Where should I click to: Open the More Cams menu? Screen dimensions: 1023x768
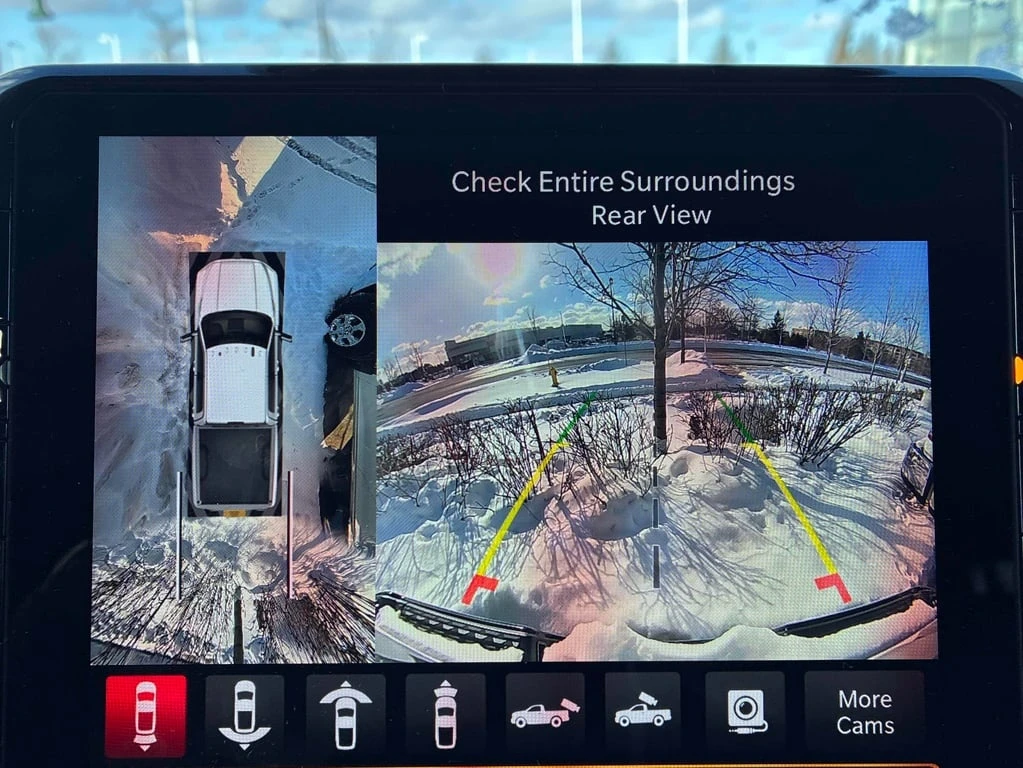(865, 713)
